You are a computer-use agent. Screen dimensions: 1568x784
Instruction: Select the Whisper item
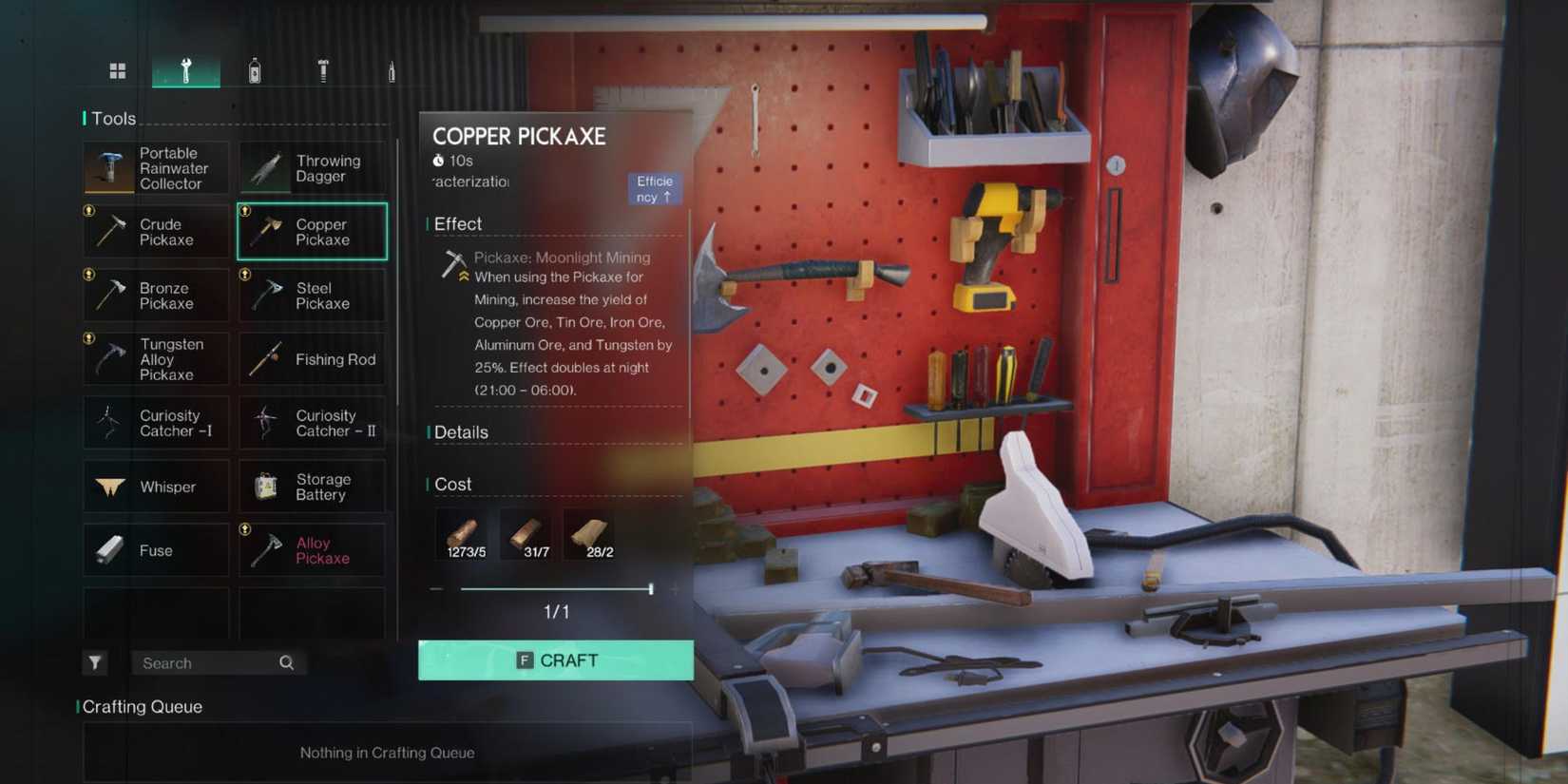pos(155,487)
